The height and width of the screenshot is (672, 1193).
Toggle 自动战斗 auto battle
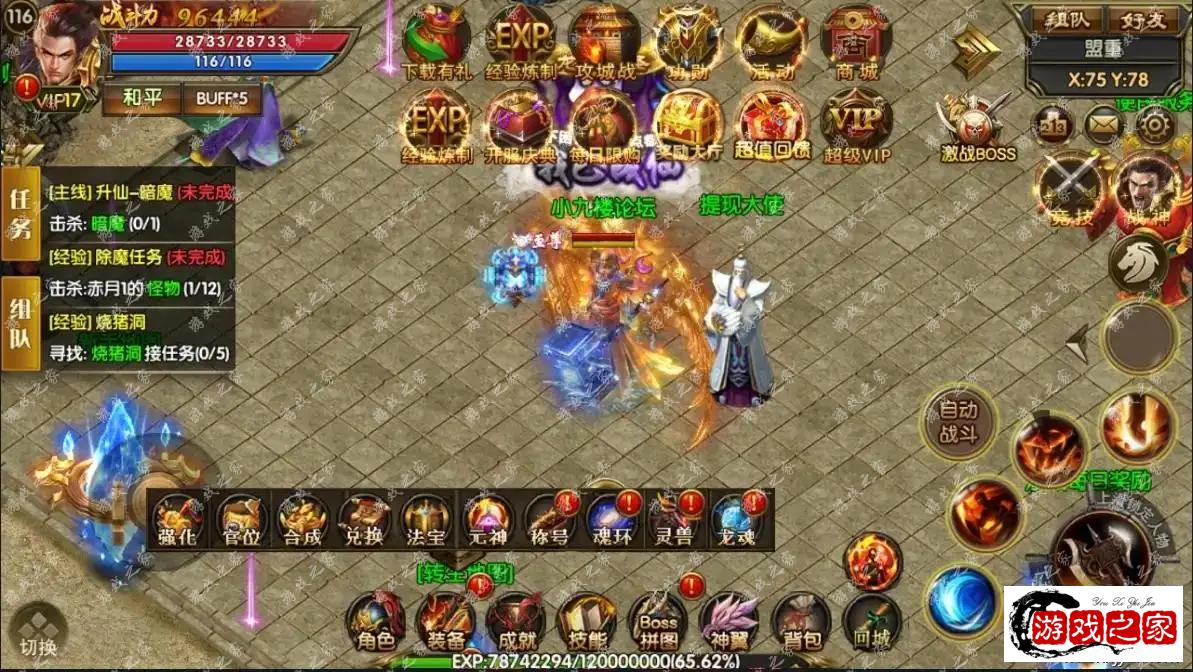(958, 422)
